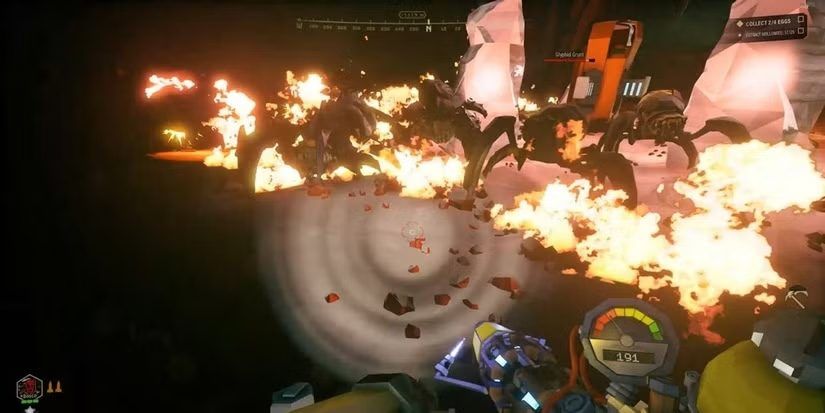Click the orange flare count icons
Screen dimensions: 825x413
(55, 385)
